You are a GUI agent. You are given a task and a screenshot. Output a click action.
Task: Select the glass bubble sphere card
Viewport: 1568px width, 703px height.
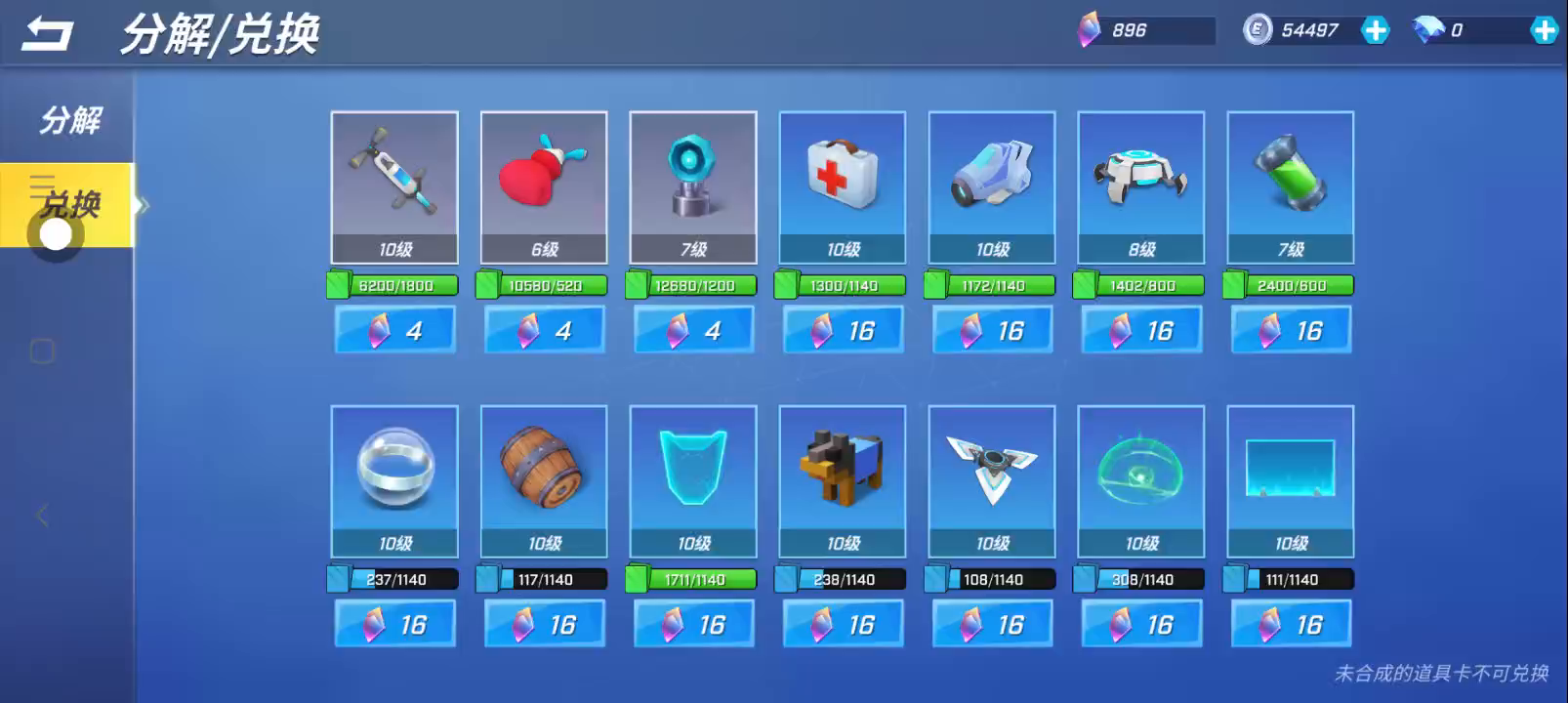(394, 480)
